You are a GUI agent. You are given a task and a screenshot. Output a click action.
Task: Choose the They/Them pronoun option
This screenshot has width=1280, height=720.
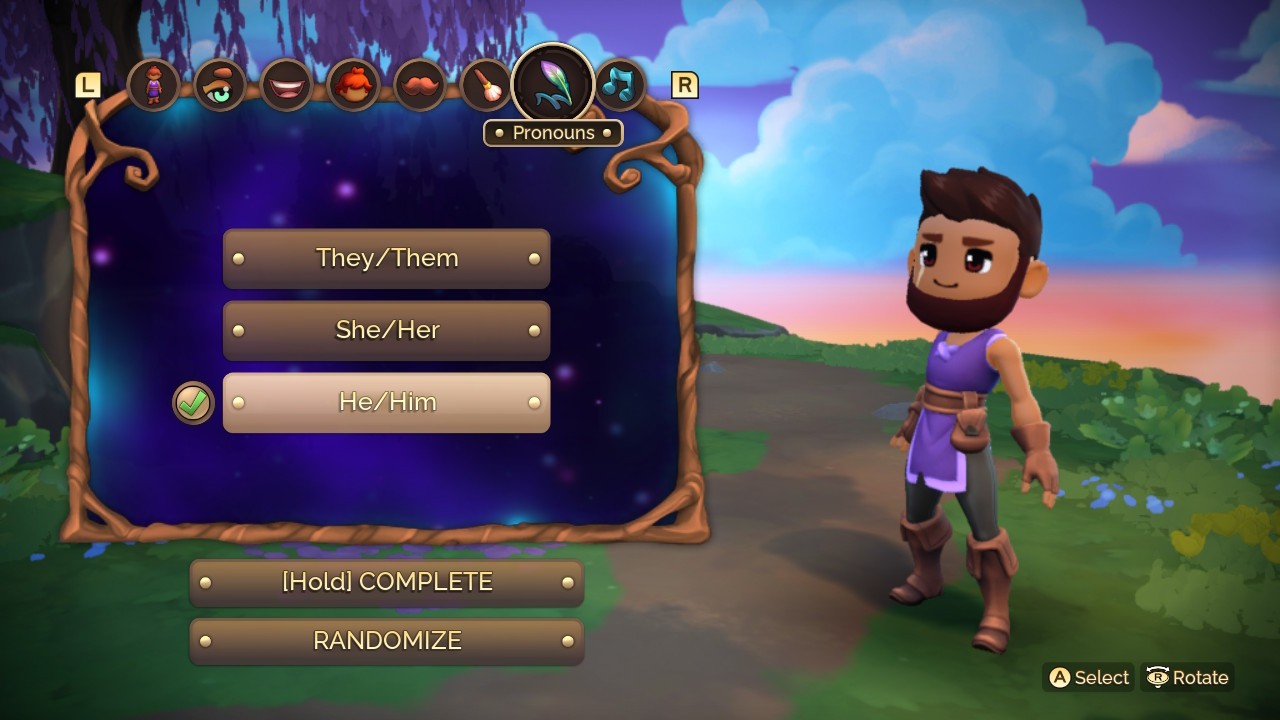pyautogui.click(x=386, y=258)
